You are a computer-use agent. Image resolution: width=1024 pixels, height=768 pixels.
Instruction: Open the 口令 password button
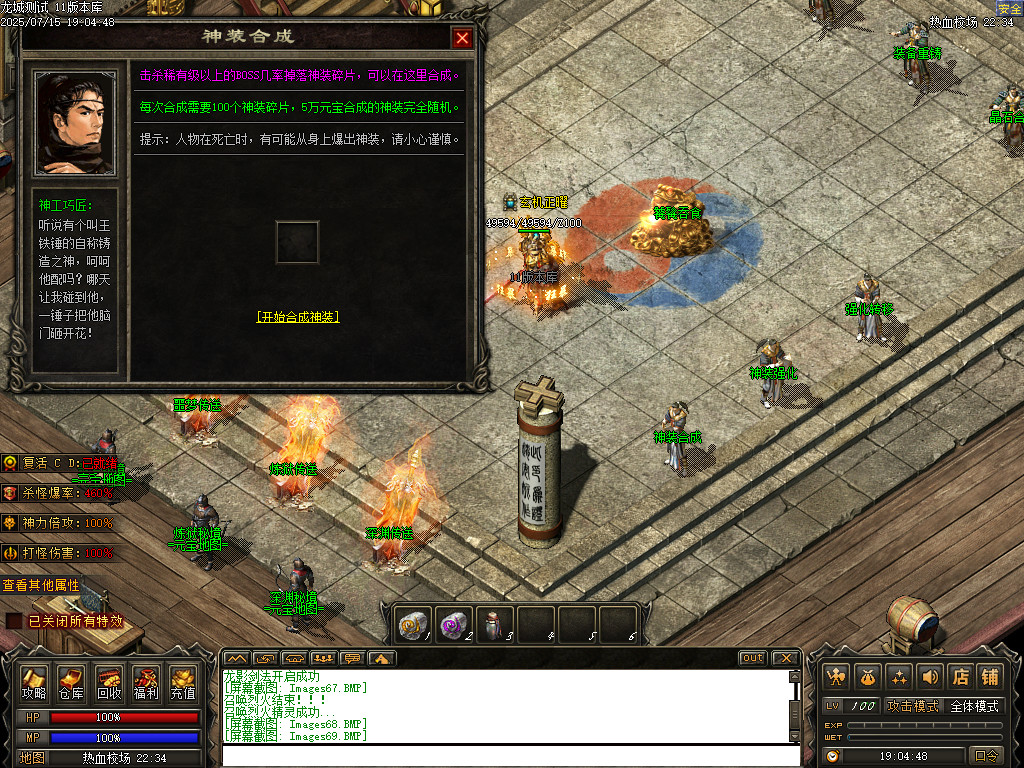tap(986, 756)
